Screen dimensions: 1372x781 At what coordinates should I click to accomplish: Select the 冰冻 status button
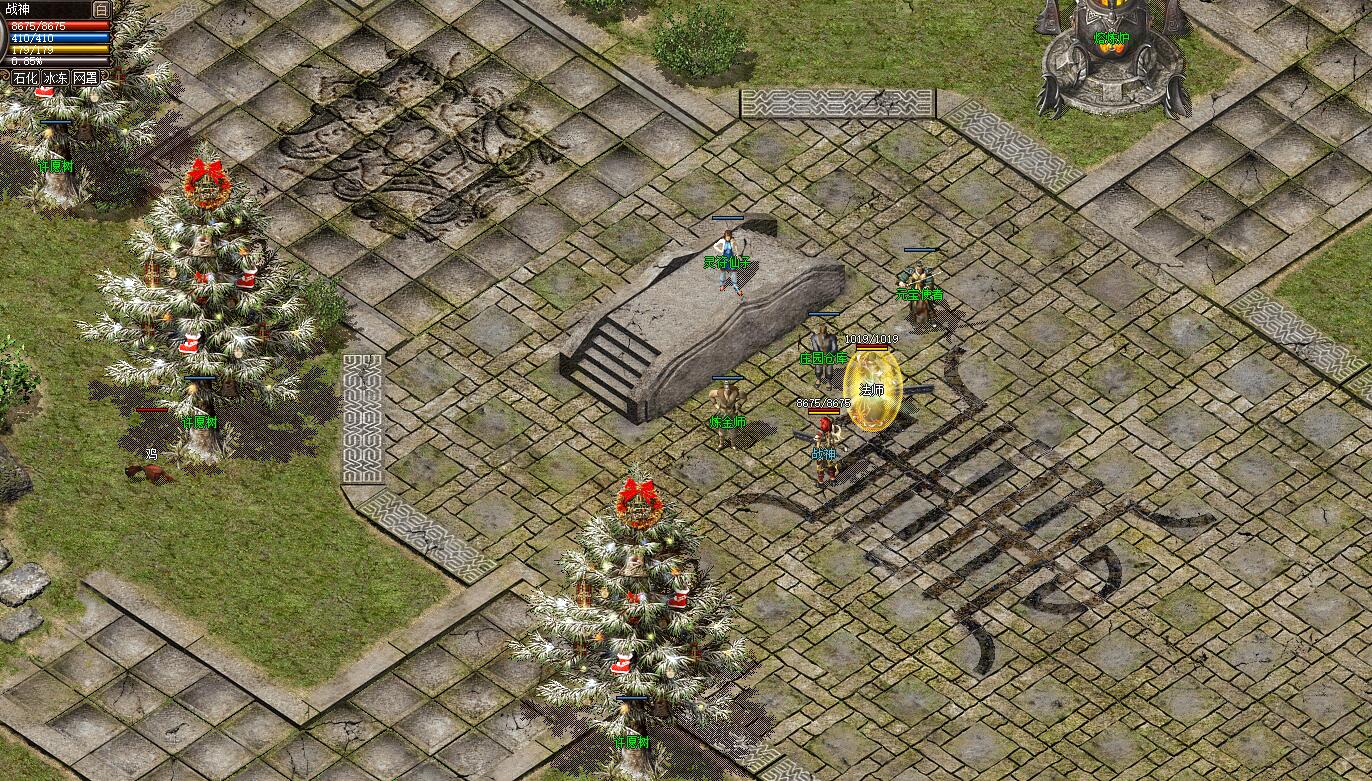pos(55,77)
